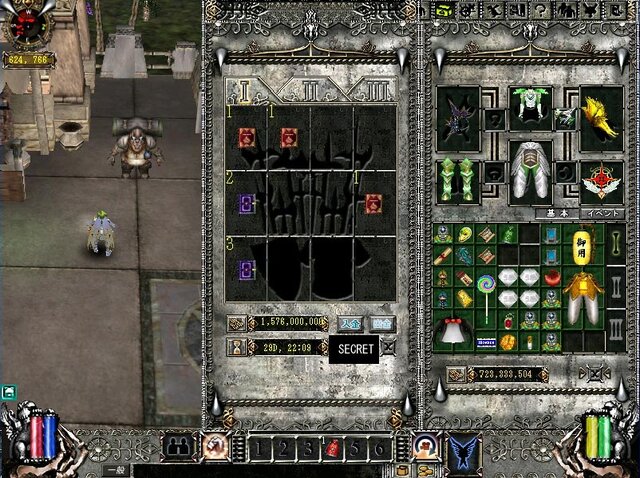Switch to the イベント equipment tab
This screenshot has width=640, height=478.
(602, 213)
